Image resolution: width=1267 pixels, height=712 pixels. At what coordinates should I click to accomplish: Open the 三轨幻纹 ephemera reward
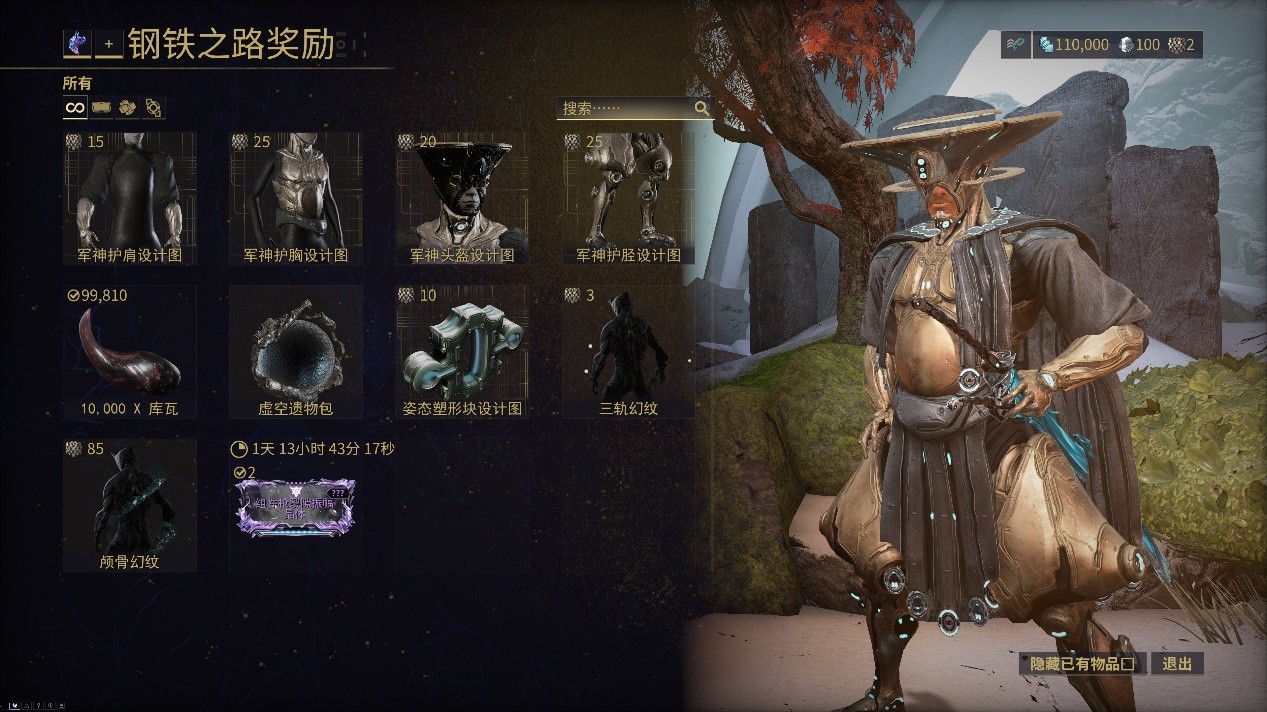point(629,351)
